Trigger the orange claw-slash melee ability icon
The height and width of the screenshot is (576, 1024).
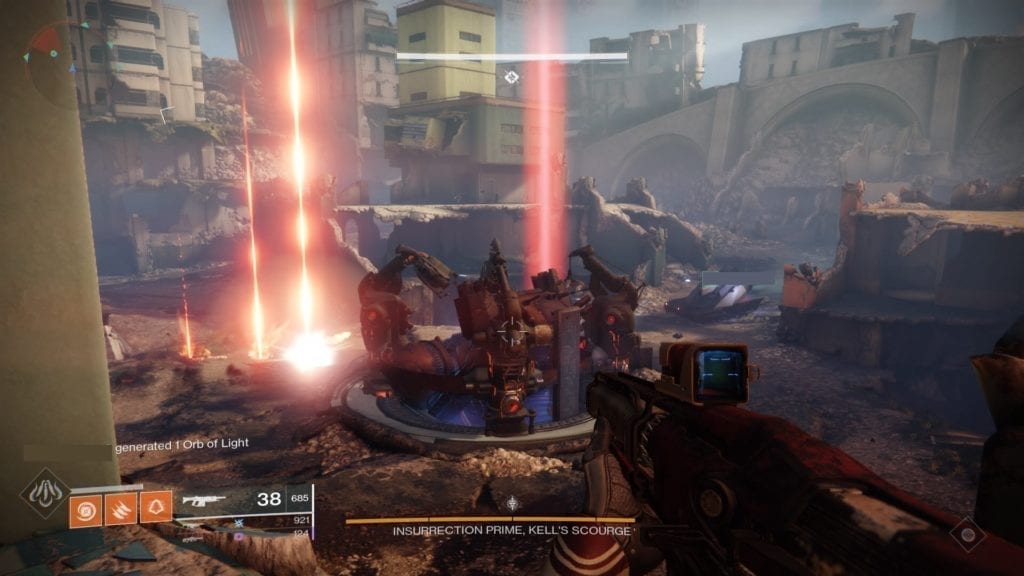click(122, 508)
